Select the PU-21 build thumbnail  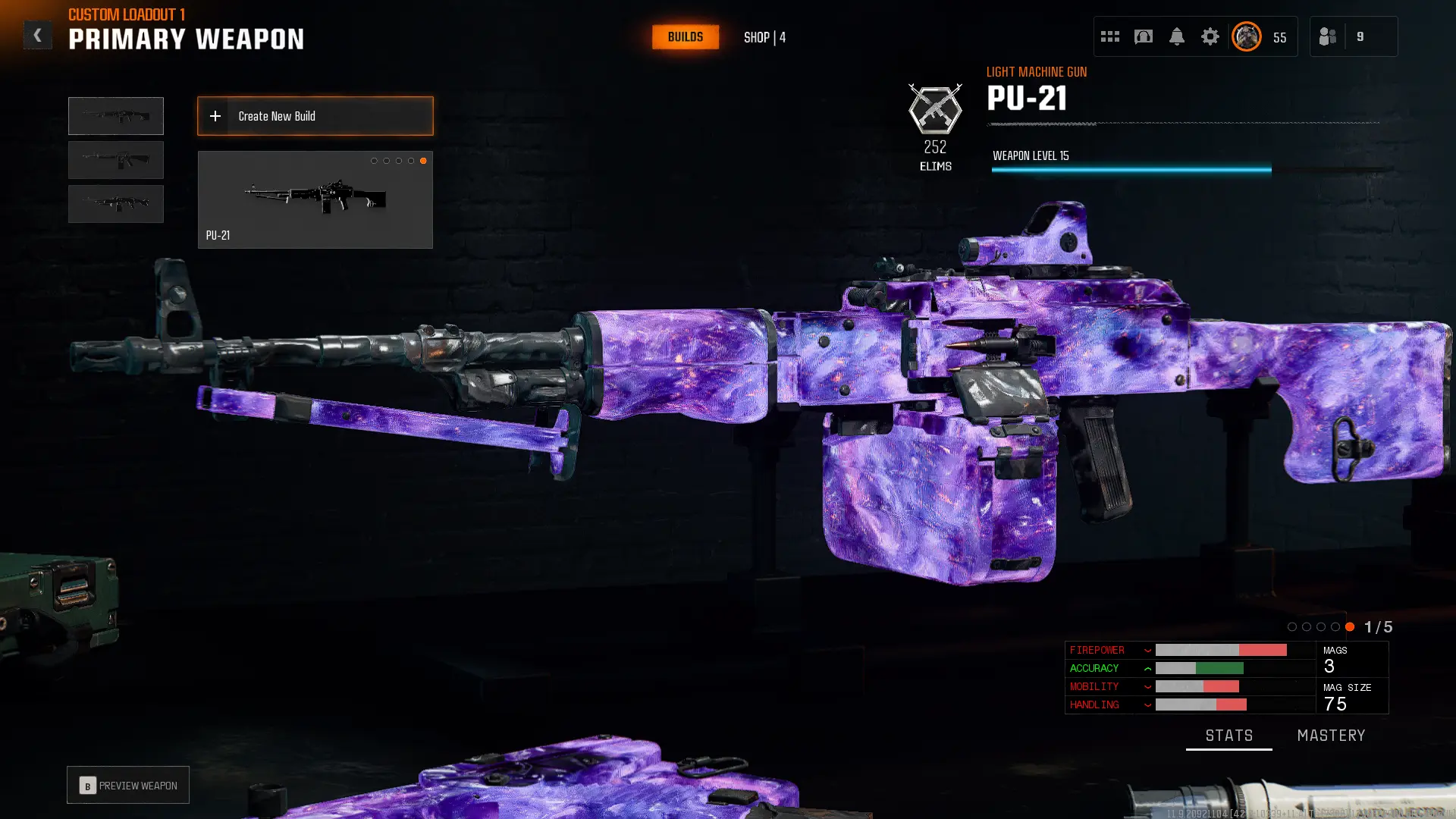tap(315, 199)
